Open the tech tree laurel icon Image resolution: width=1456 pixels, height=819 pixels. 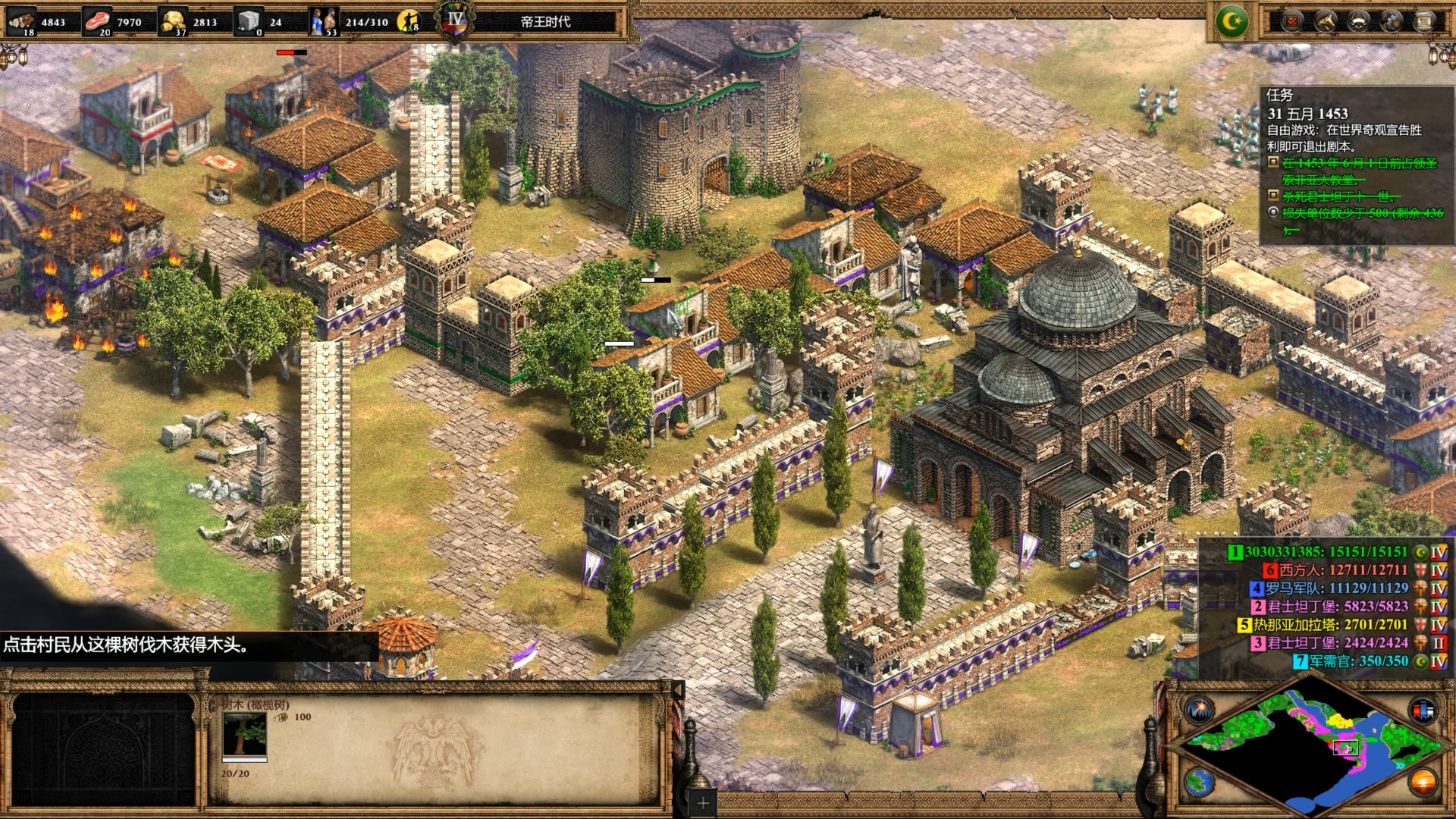(x=1358, y=21)
